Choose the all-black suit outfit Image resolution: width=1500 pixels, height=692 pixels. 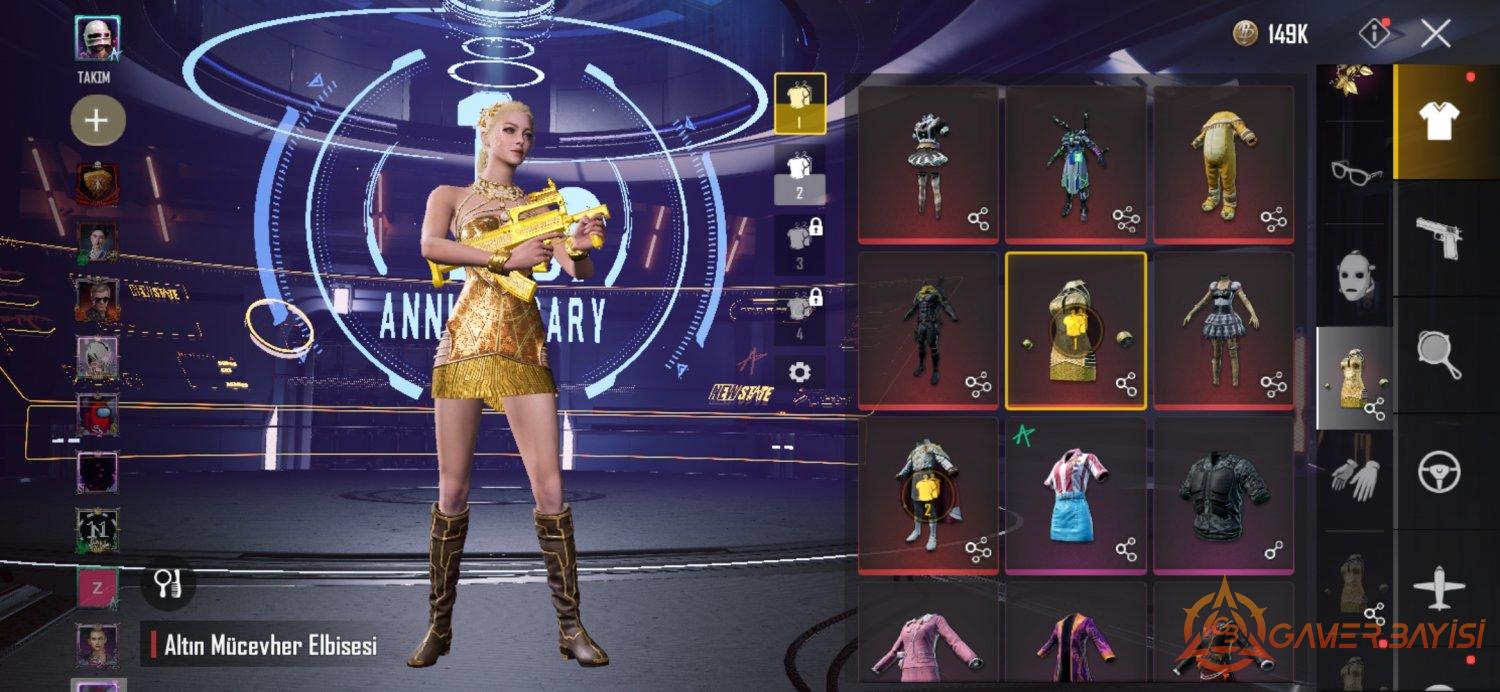[928, 328]
